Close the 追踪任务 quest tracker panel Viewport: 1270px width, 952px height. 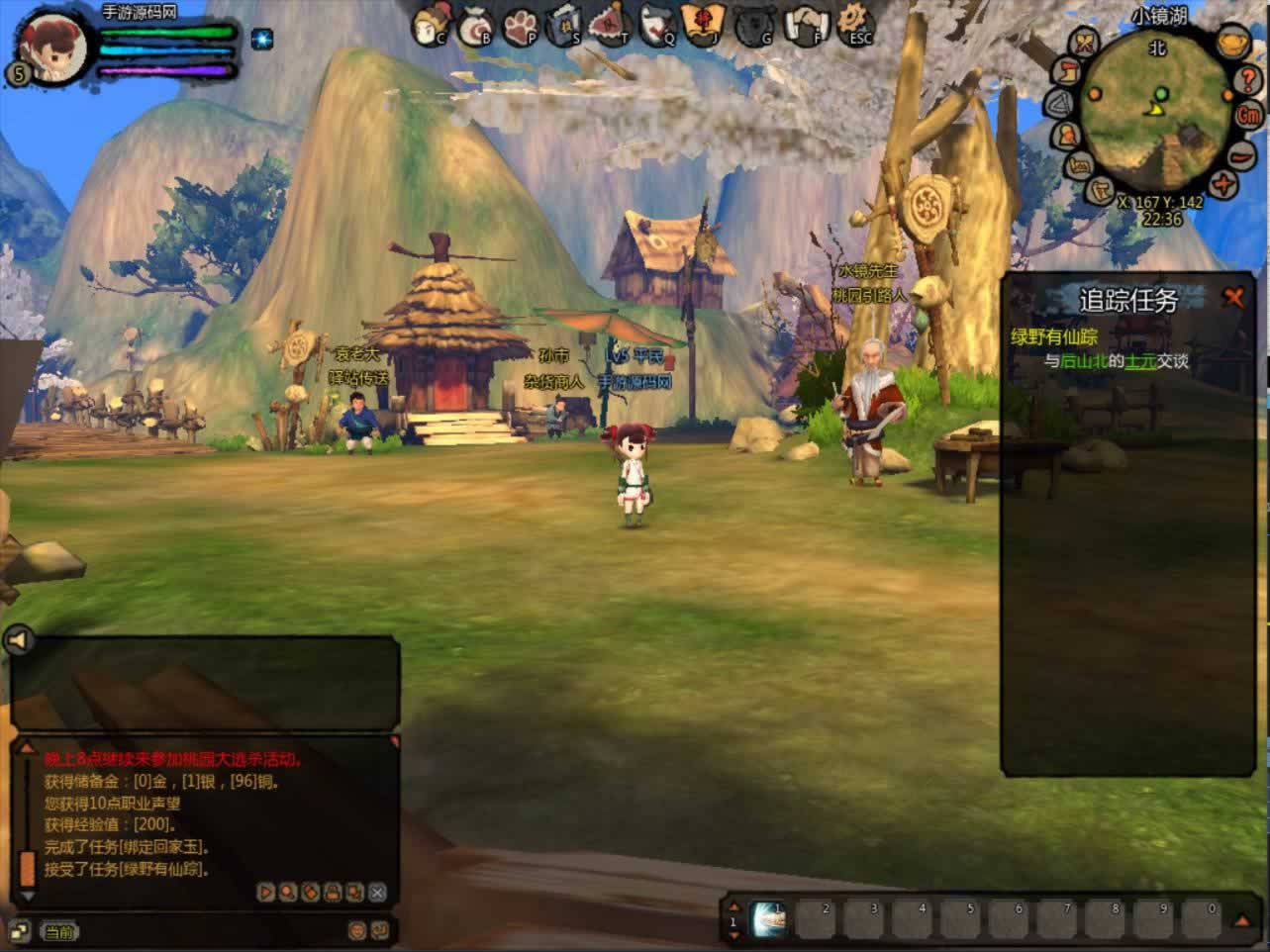[x=1233, y=297]
